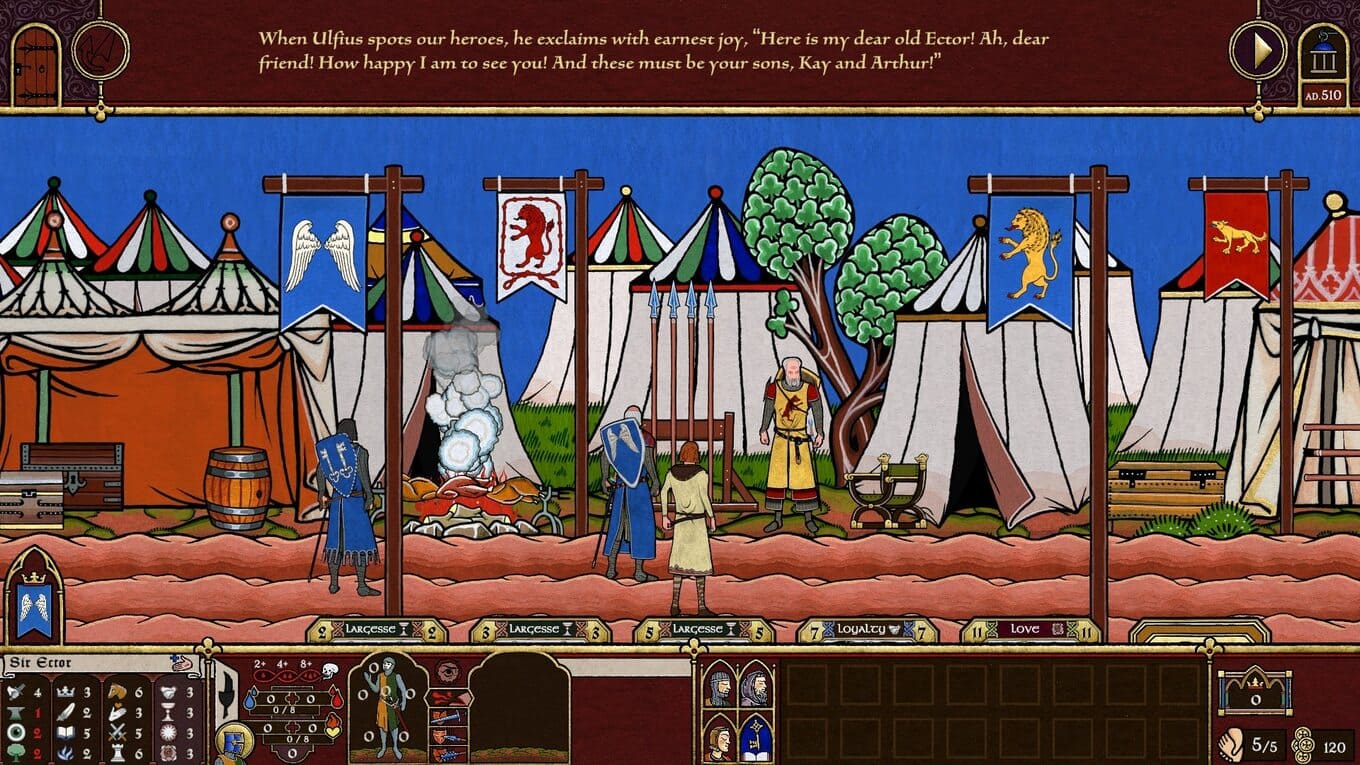The image size is (1360, 765).
Task: Select the helmeted knight portrait
Action: tap(718, 686)
